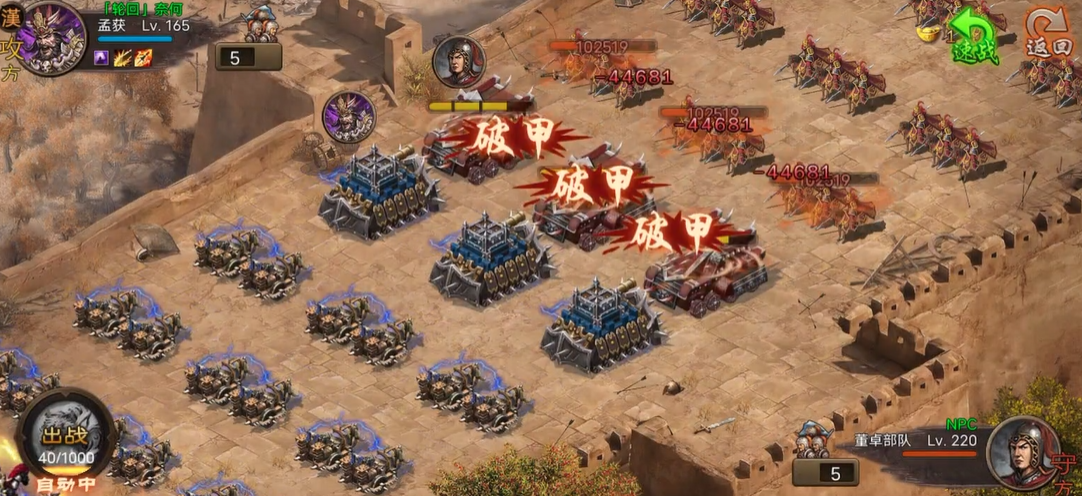The width and height of the screenshot is (1082, 496).
Task: Select the small 孟获 portrait on the battlefield
Action: tap(348, 117)
